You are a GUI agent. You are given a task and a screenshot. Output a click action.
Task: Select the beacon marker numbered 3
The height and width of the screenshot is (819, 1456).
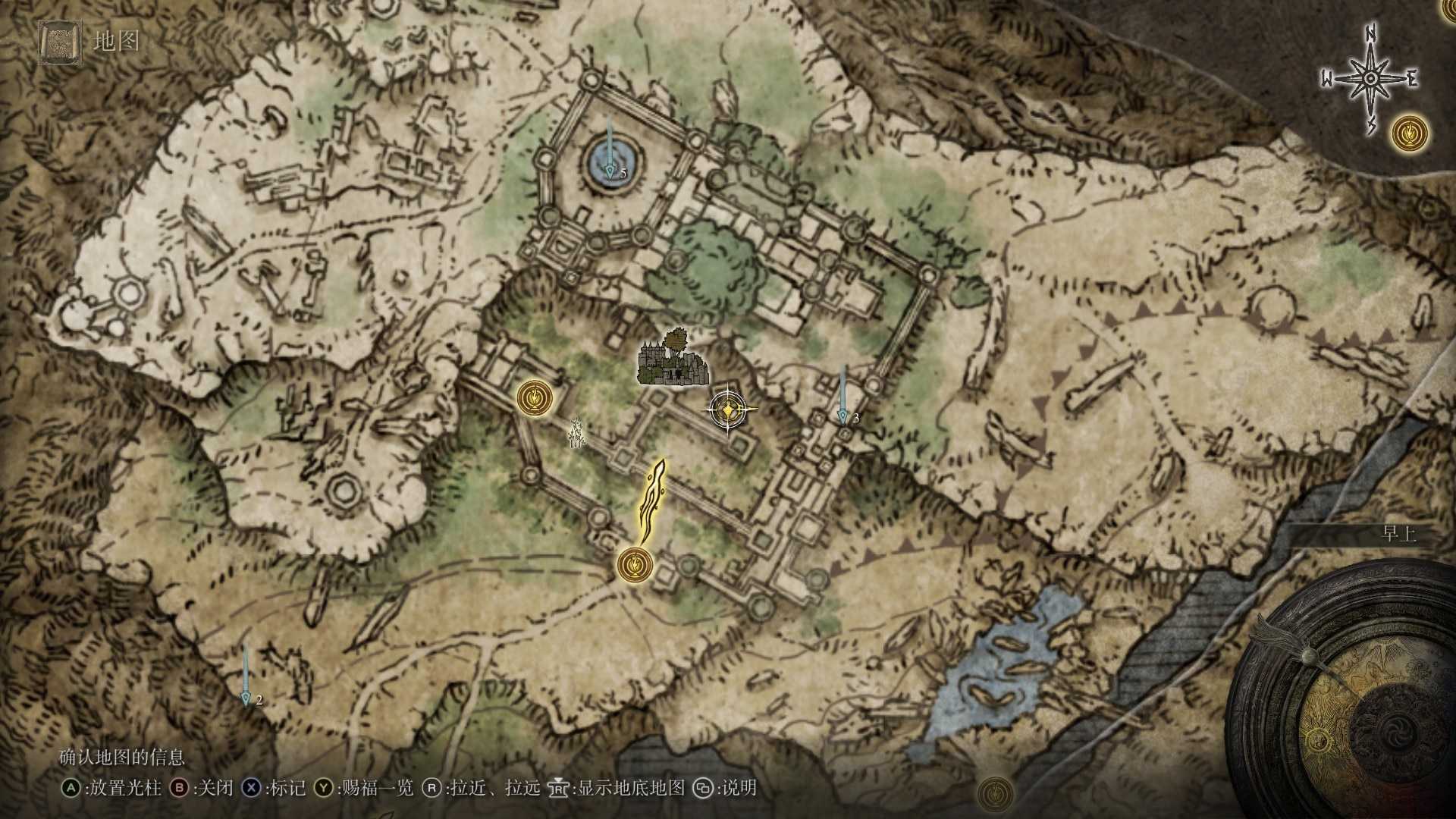pyautogui.click(x=842, y=415)
